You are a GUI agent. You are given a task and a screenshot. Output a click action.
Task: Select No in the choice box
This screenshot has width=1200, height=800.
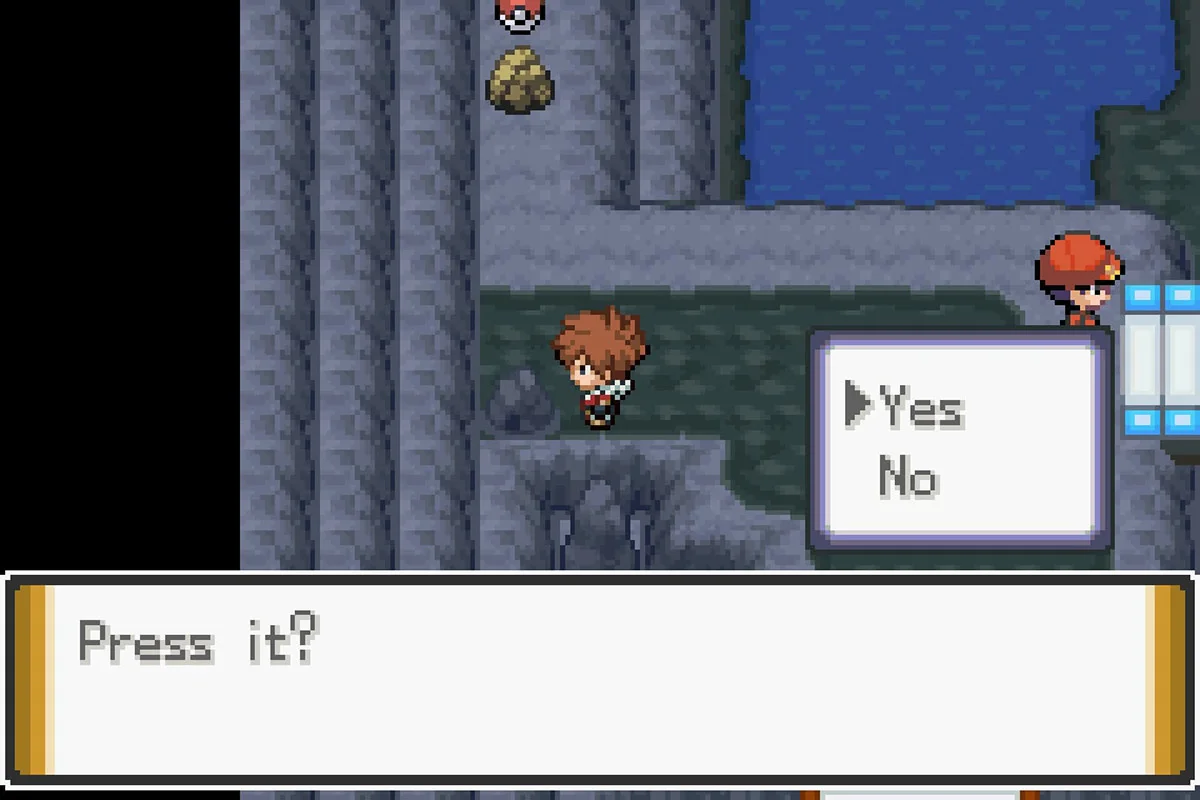908,477
